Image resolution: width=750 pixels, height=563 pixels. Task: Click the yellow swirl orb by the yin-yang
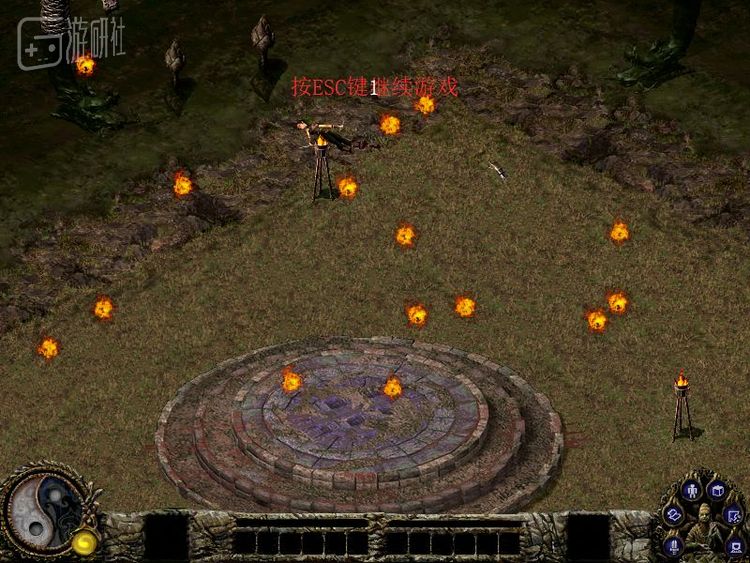click(x=83, y=542)
